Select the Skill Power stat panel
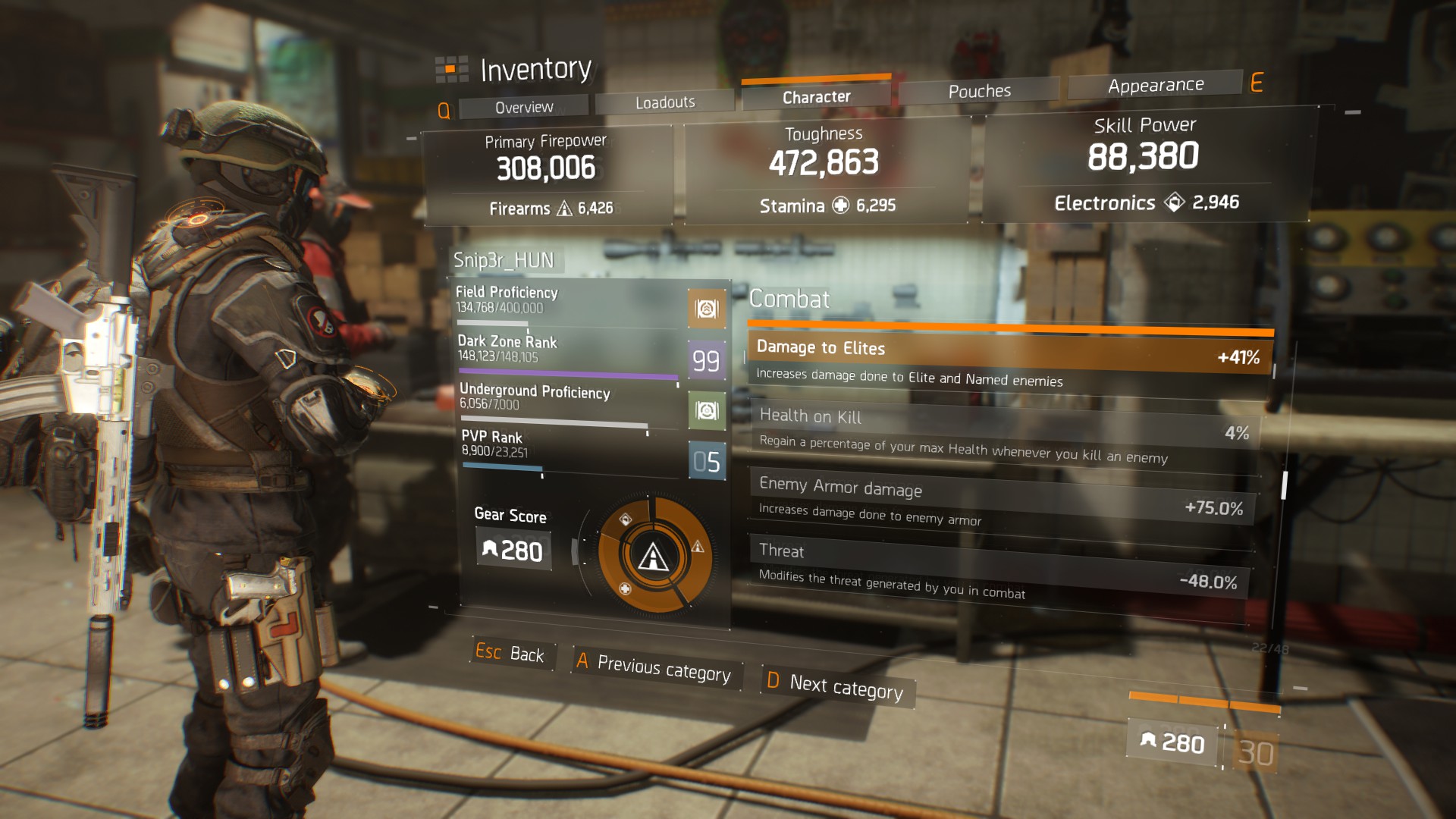Viewport: 1456px width, 819px height. [1145, 165]
